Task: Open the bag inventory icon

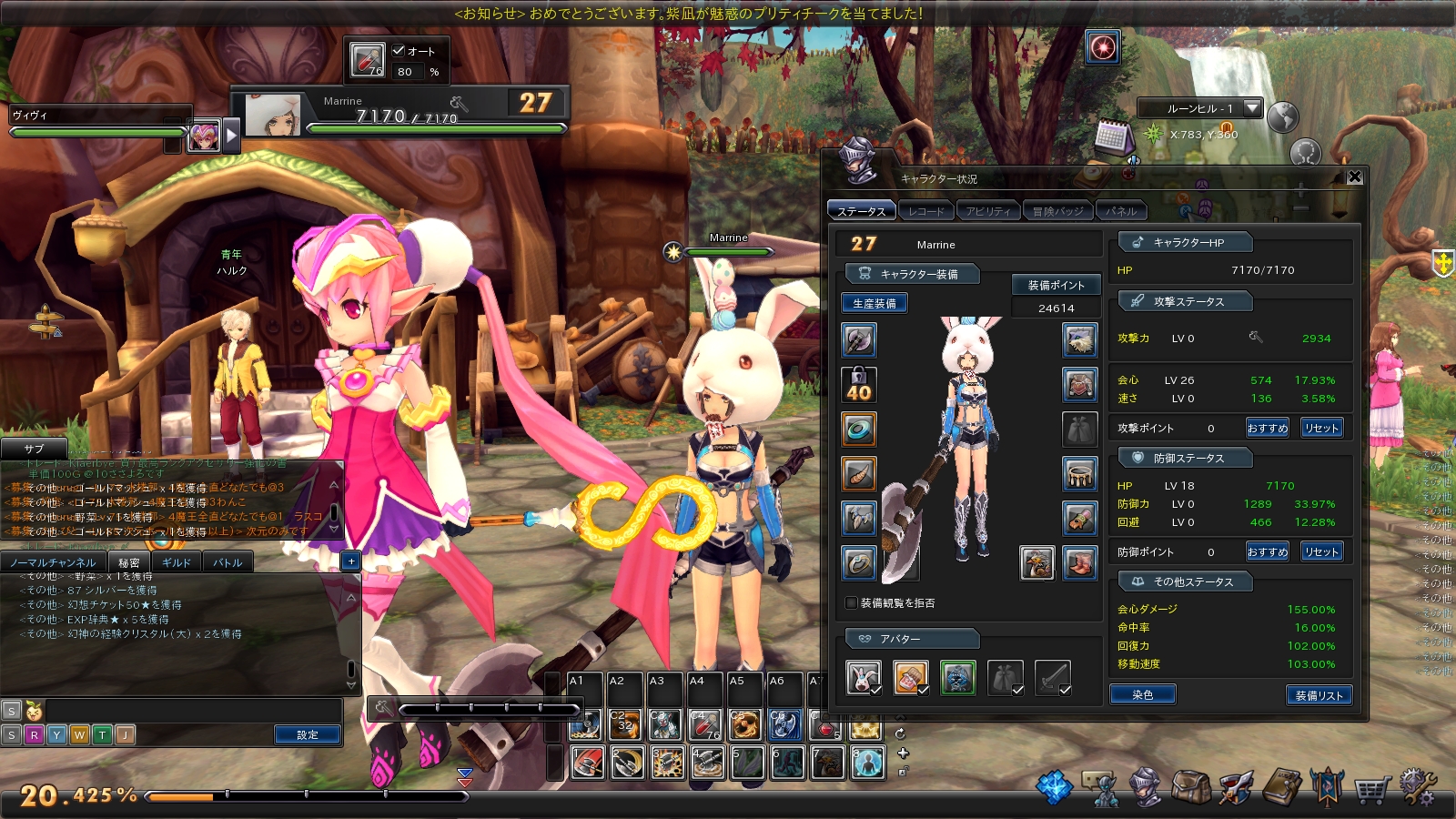Action: [x=1190, y=787]
